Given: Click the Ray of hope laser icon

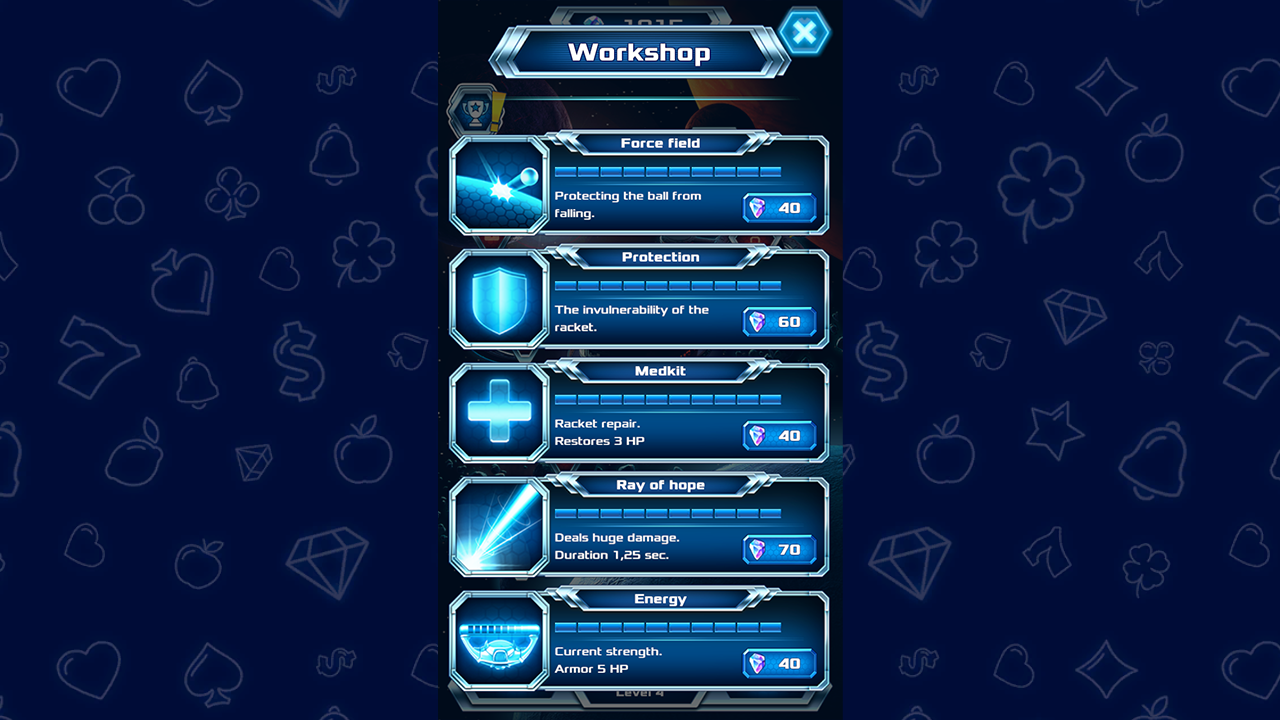Looking at the screenshot, I should point(498,526).
